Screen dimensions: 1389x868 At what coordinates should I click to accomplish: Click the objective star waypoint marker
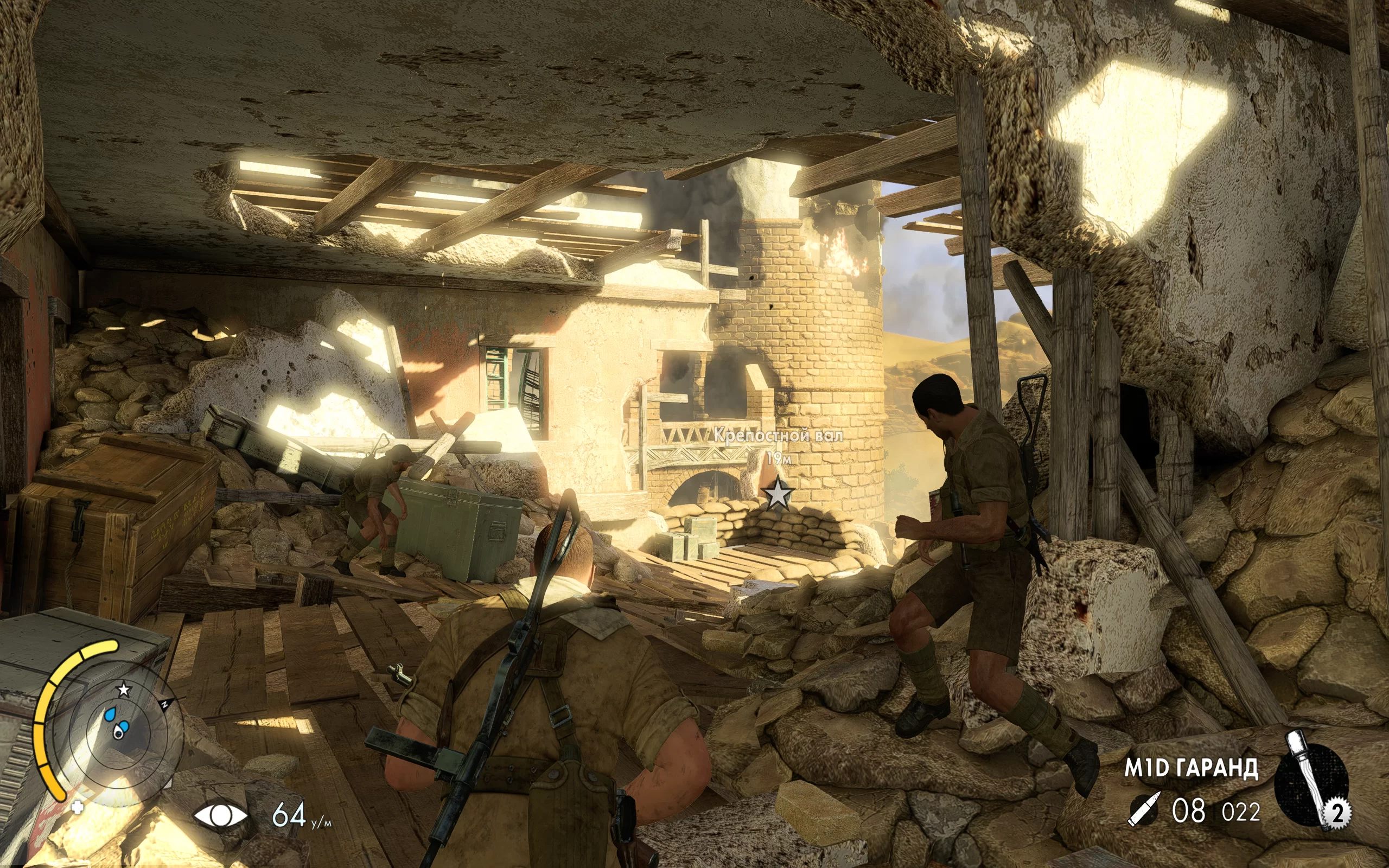[778, 493]
